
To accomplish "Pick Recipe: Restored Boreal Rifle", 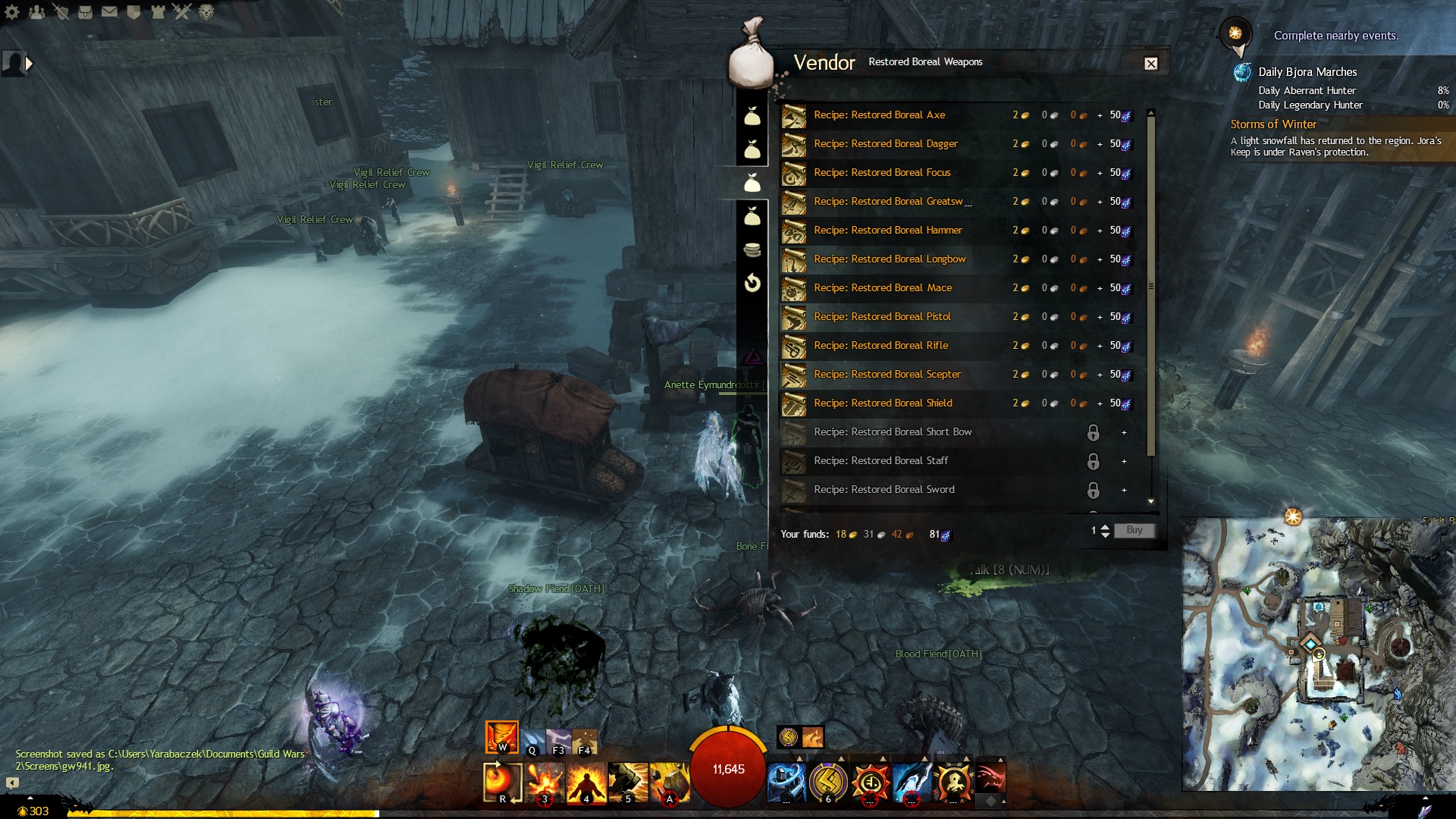I will click(x=880, y=346).
